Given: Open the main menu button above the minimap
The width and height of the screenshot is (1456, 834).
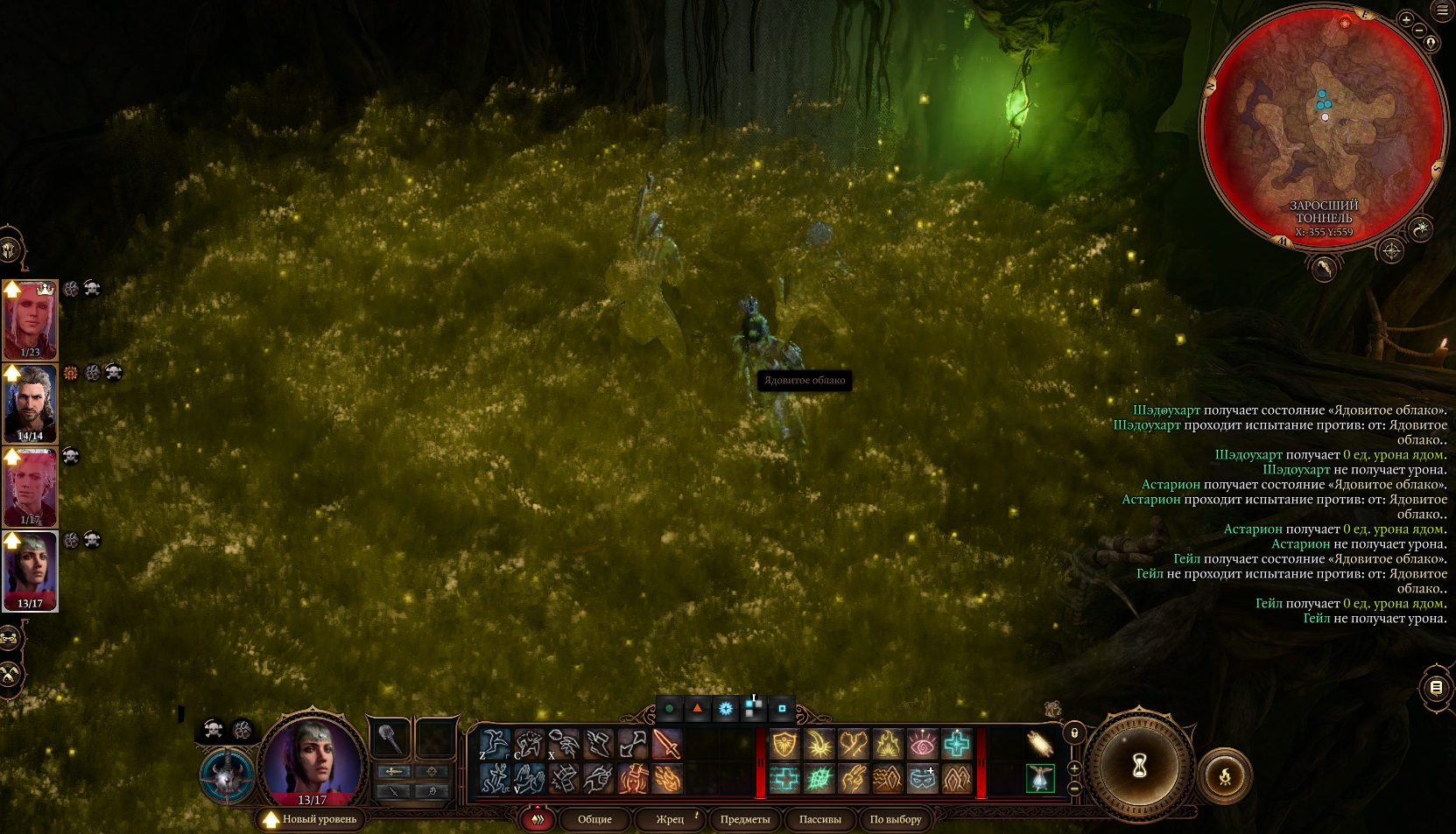Looking at the screenshot, I should tap(1443, 11).
